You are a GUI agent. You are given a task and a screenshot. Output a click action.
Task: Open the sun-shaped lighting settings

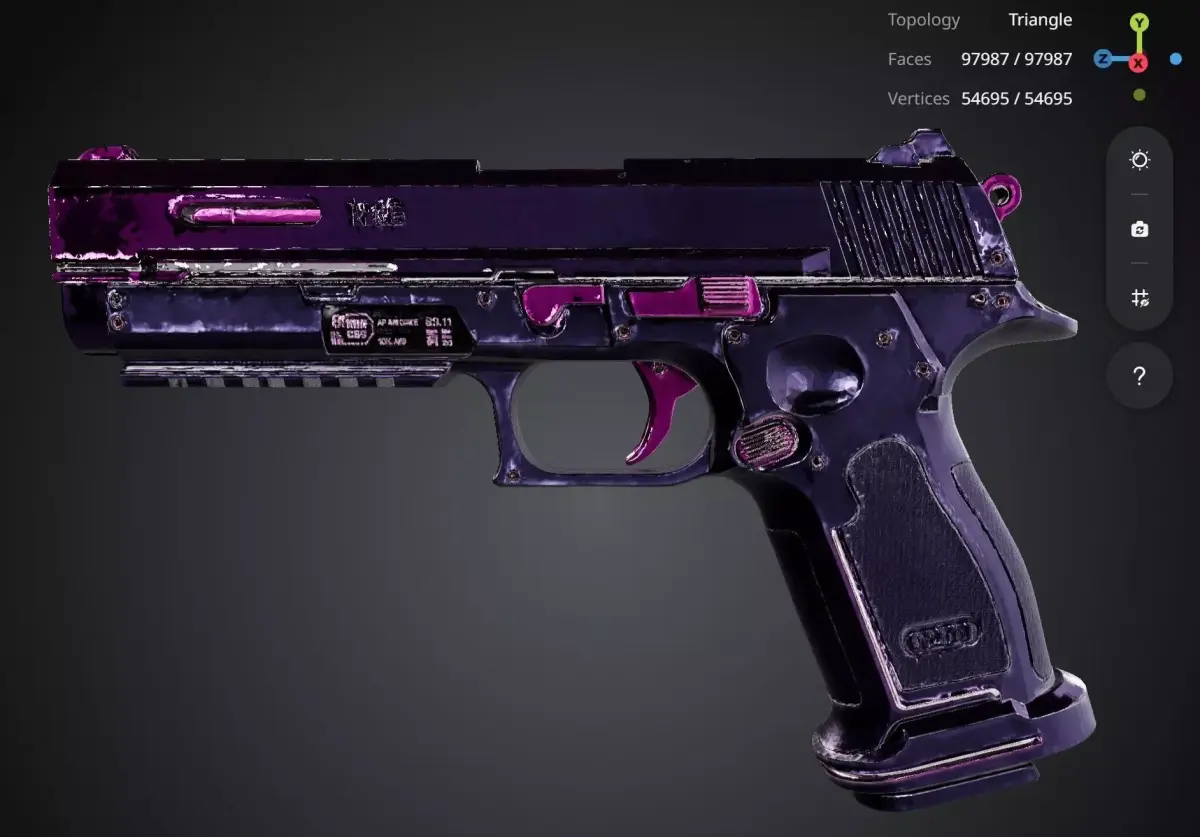click(1139, 160)
